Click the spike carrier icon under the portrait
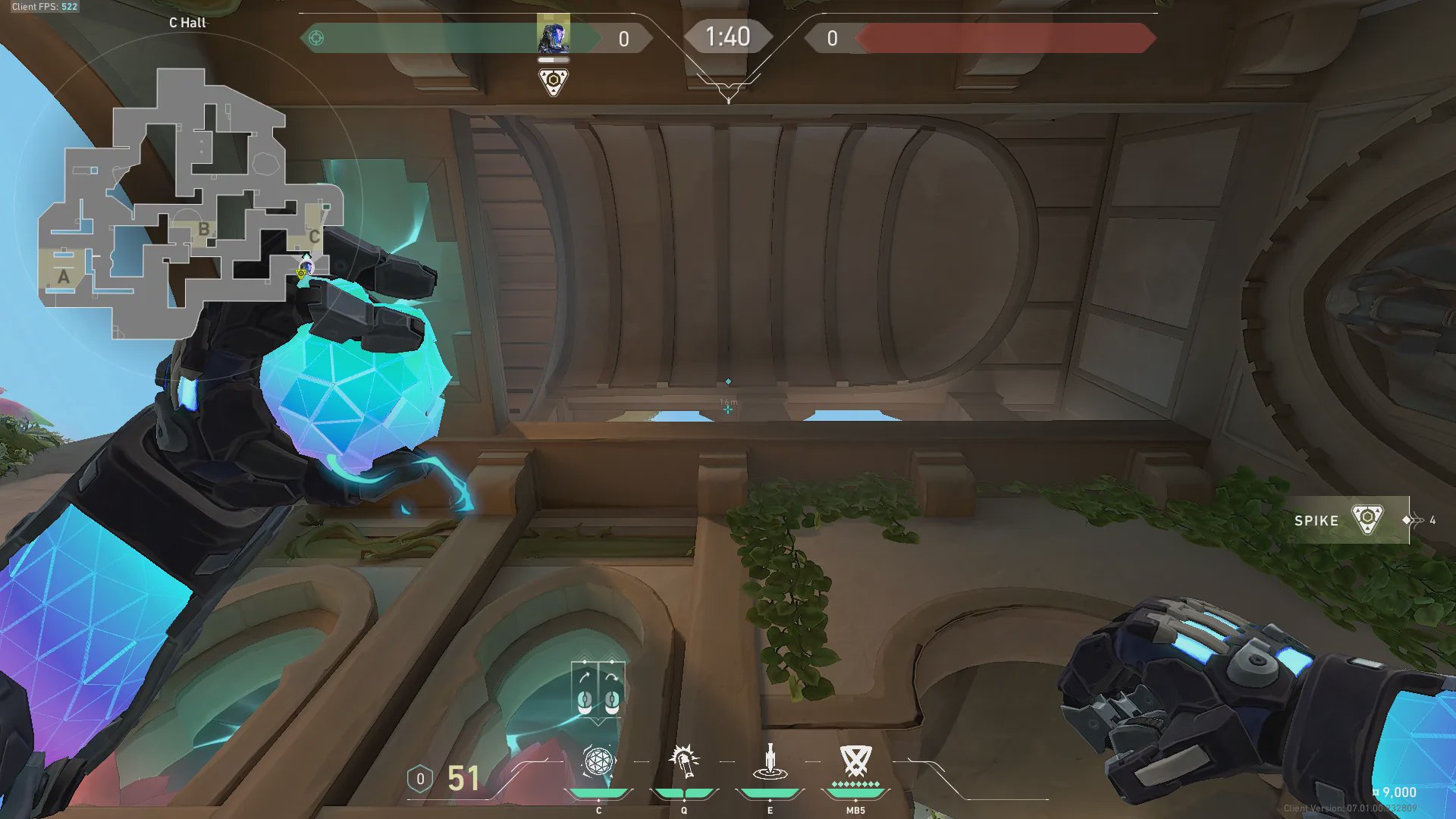Image resolution: width=1456 pixels, height=819 pixels. pyautogui.click(x=554, y=81)
